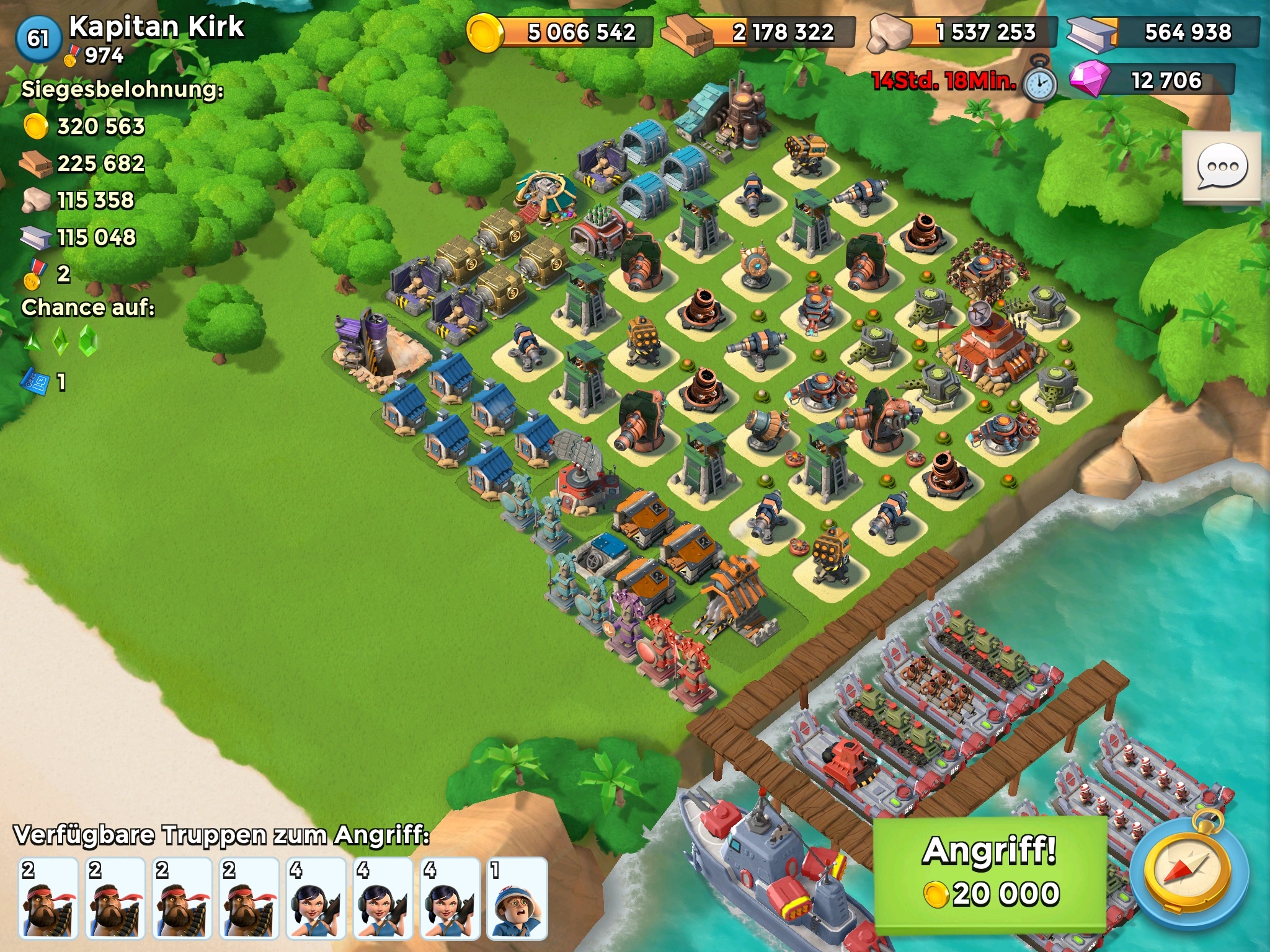Start the attack for 20 000 gold
Image resolution: width=1270 pixels, height=952 pixels.
pyautogui.click(x=990, y=875)
